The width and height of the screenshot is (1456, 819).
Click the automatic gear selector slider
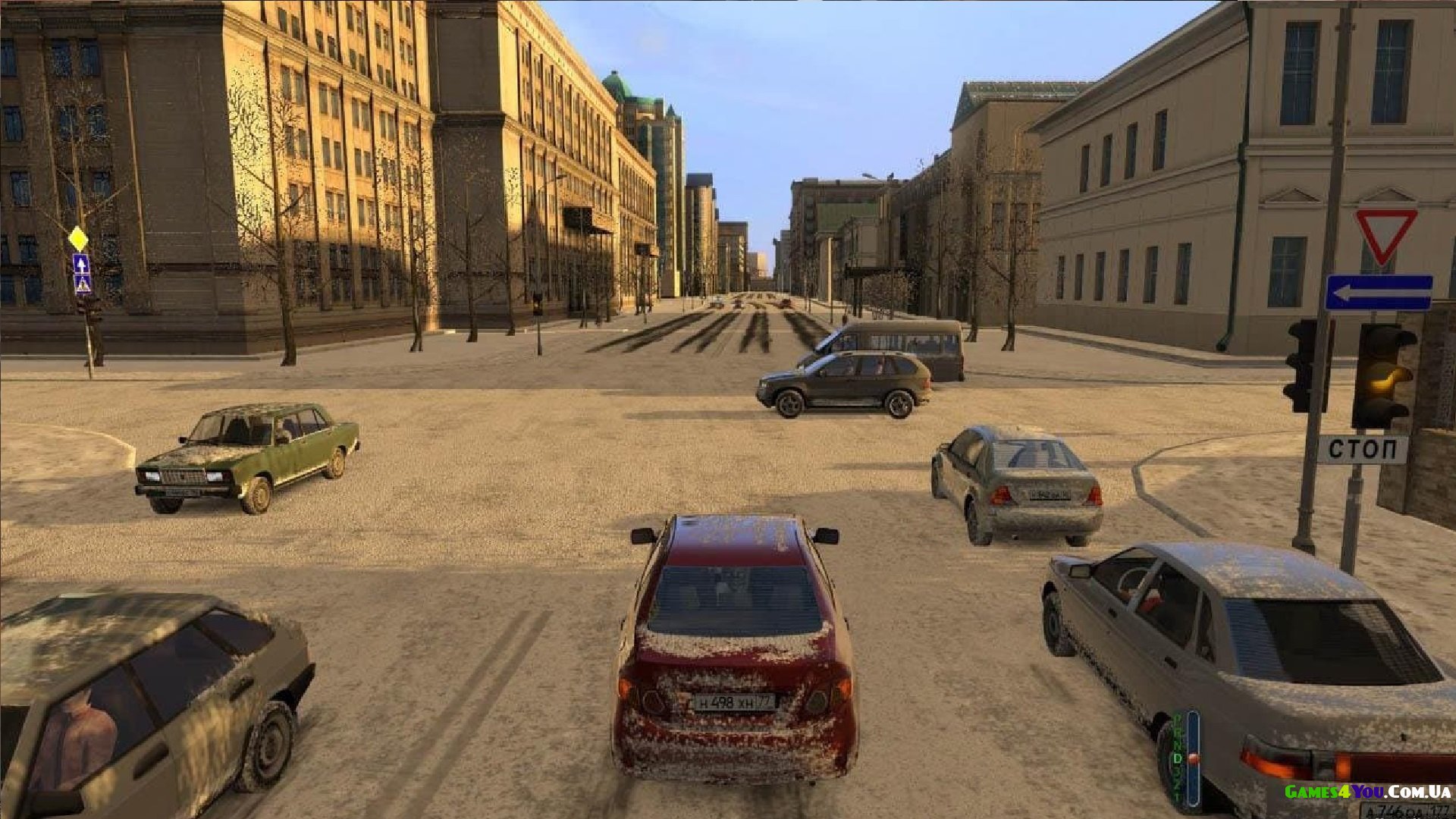(x=1192, y=758)
